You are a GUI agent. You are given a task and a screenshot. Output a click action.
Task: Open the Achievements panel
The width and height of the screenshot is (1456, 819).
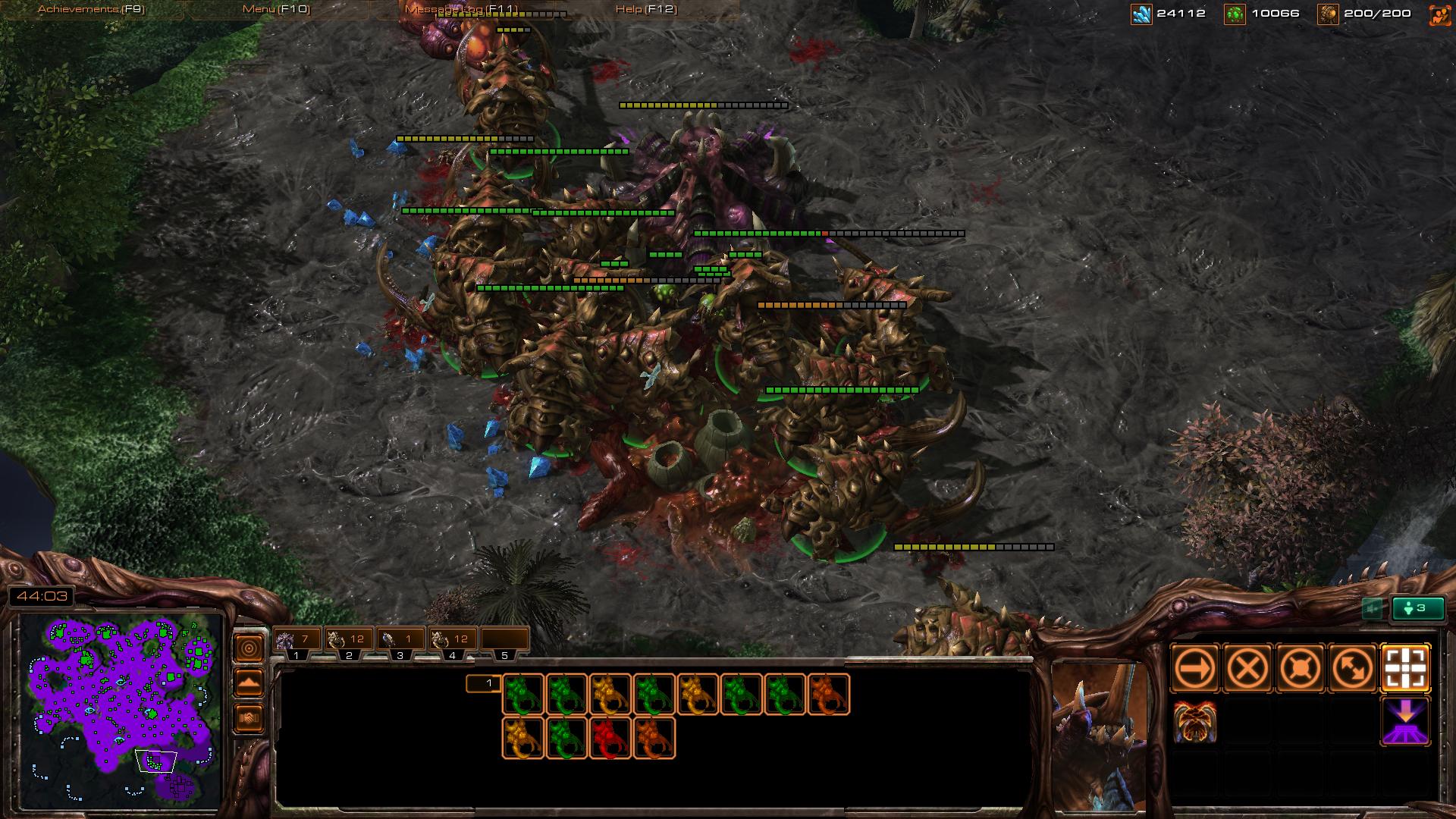[91, 9]
